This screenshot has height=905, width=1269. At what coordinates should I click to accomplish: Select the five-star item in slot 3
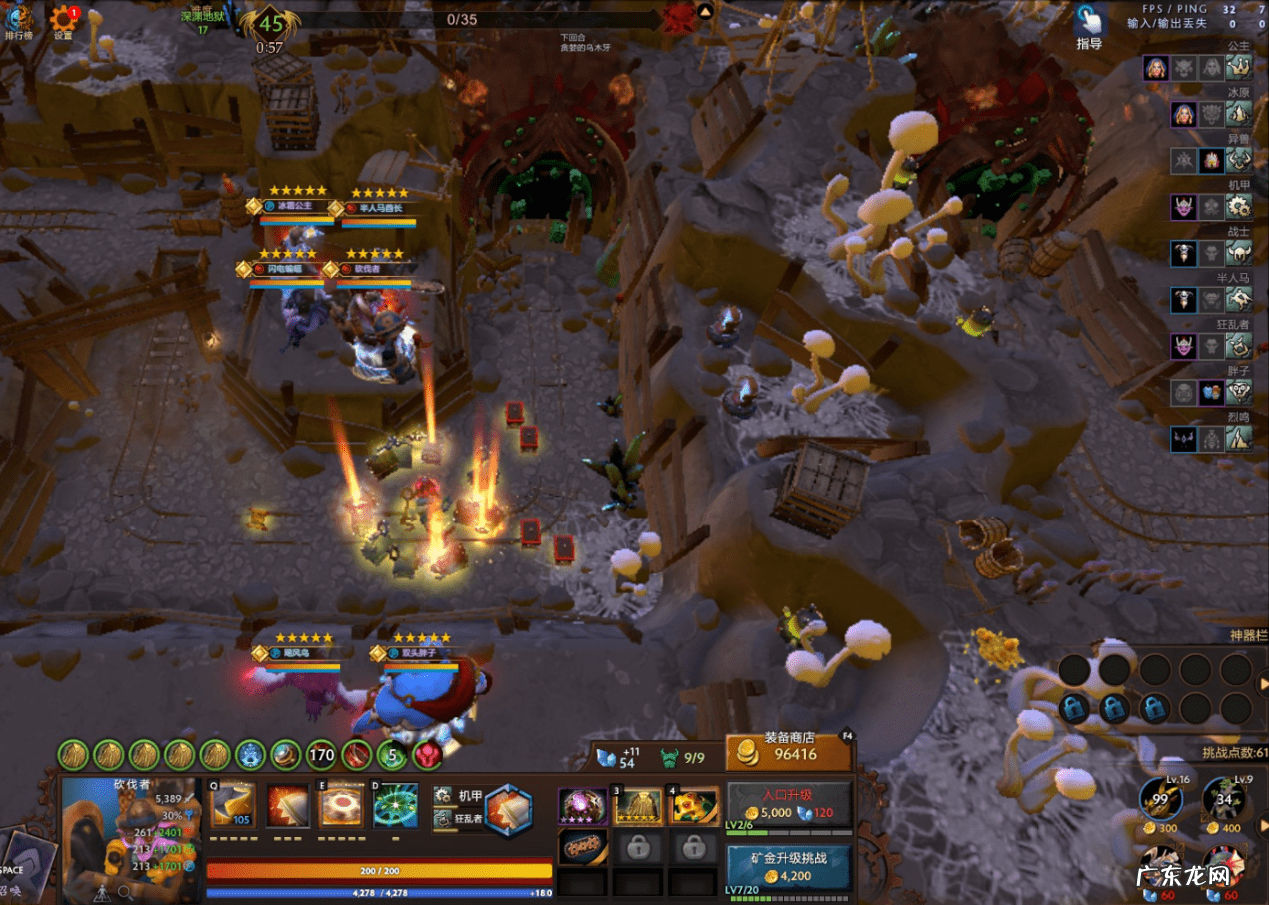point(638,806)
